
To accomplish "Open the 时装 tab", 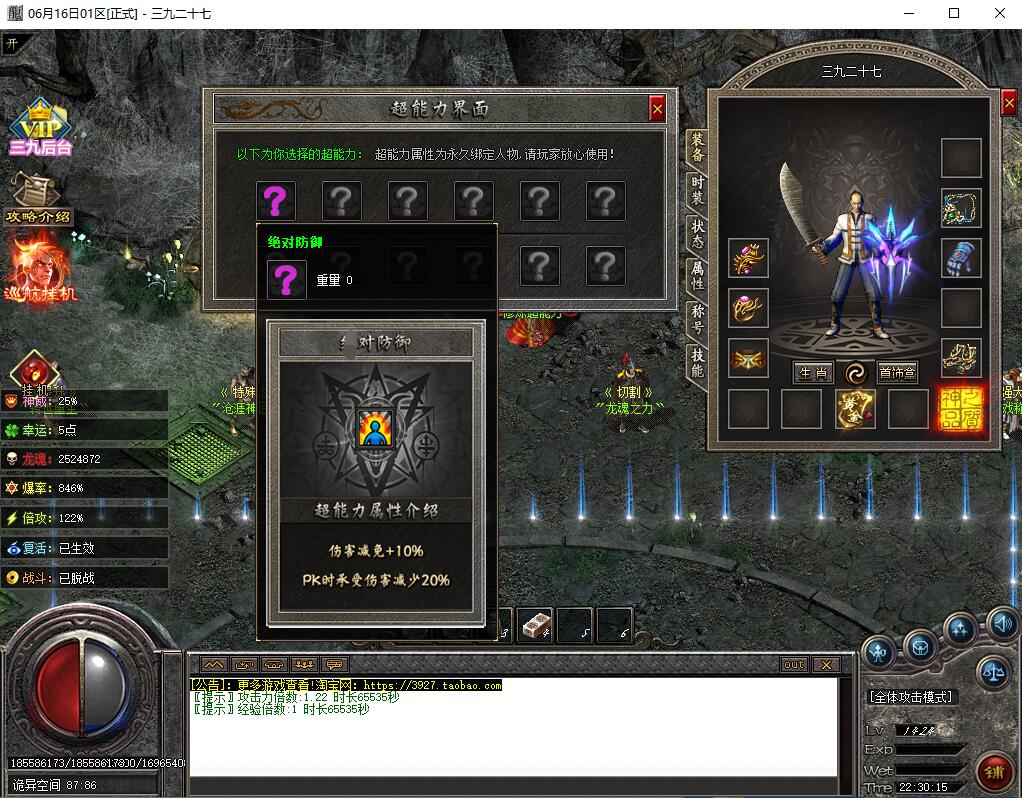I will pos(697,190).
